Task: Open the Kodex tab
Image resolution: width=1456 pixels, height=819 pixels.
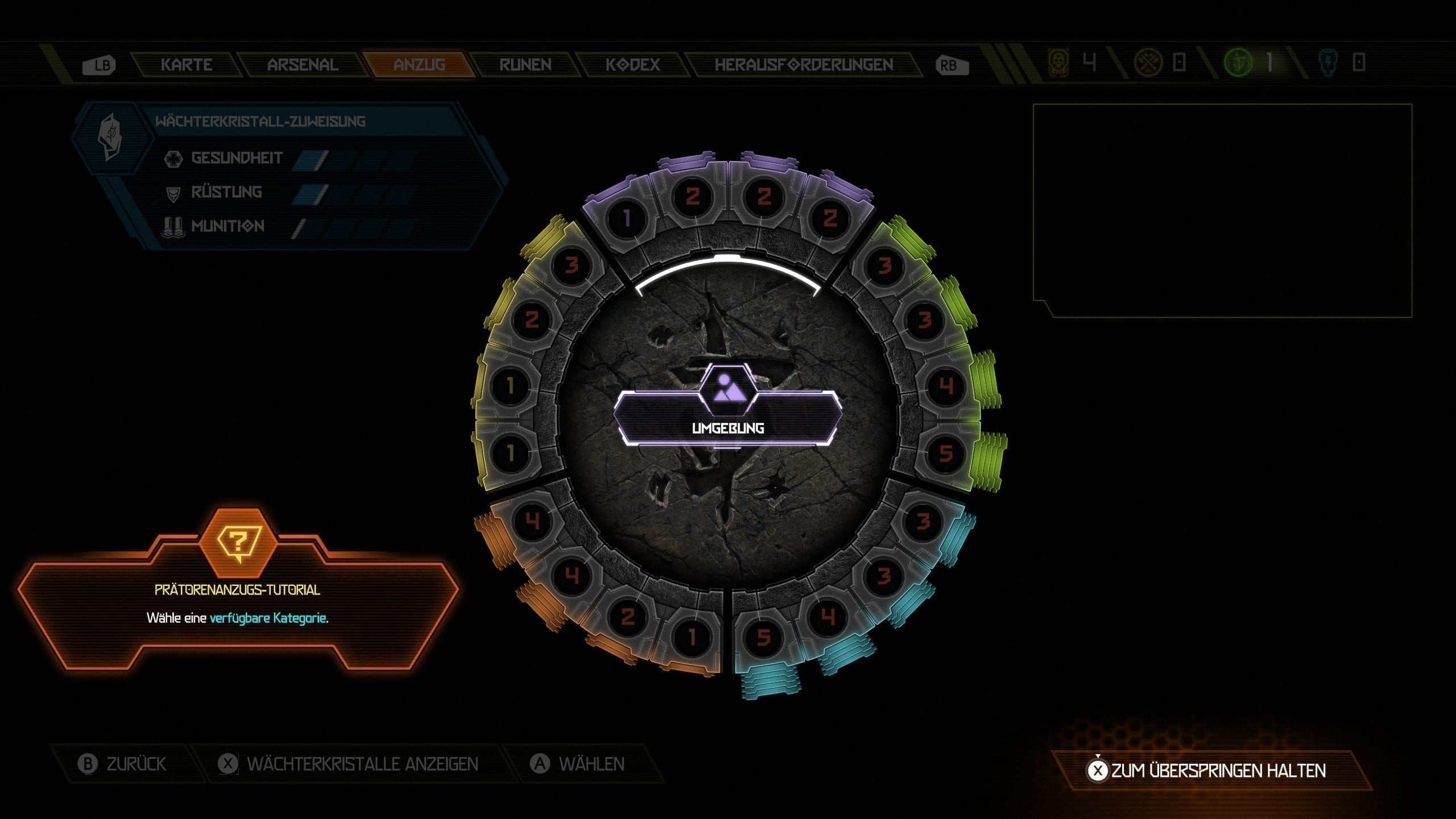Action: click(x=632, y=65)
